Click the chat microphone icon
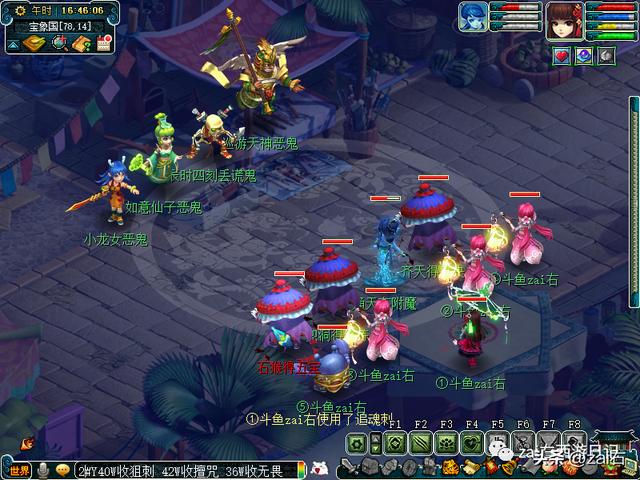 [x=44, y=470]
